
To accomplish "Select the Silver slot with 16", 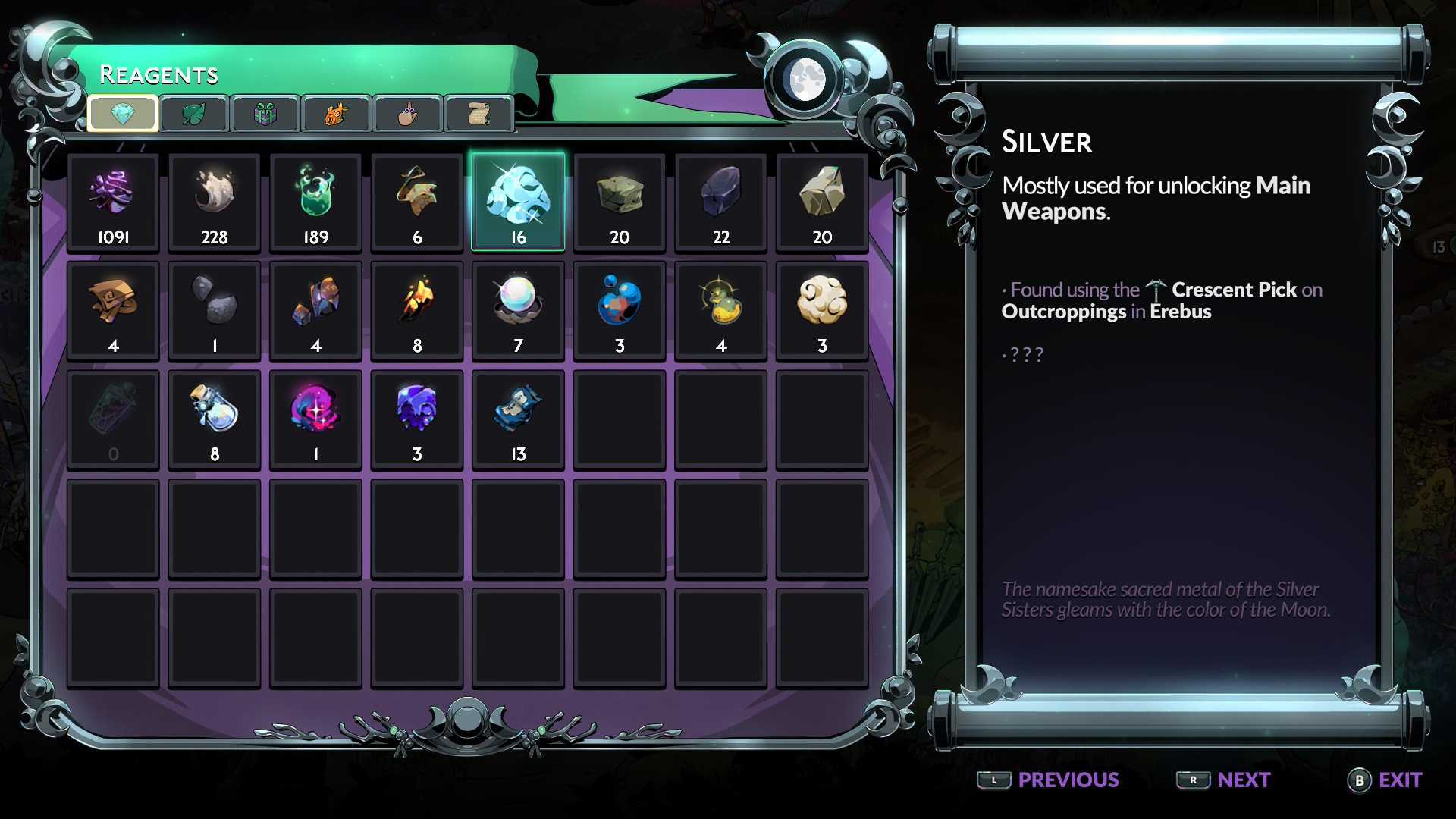I will point(518,202).
